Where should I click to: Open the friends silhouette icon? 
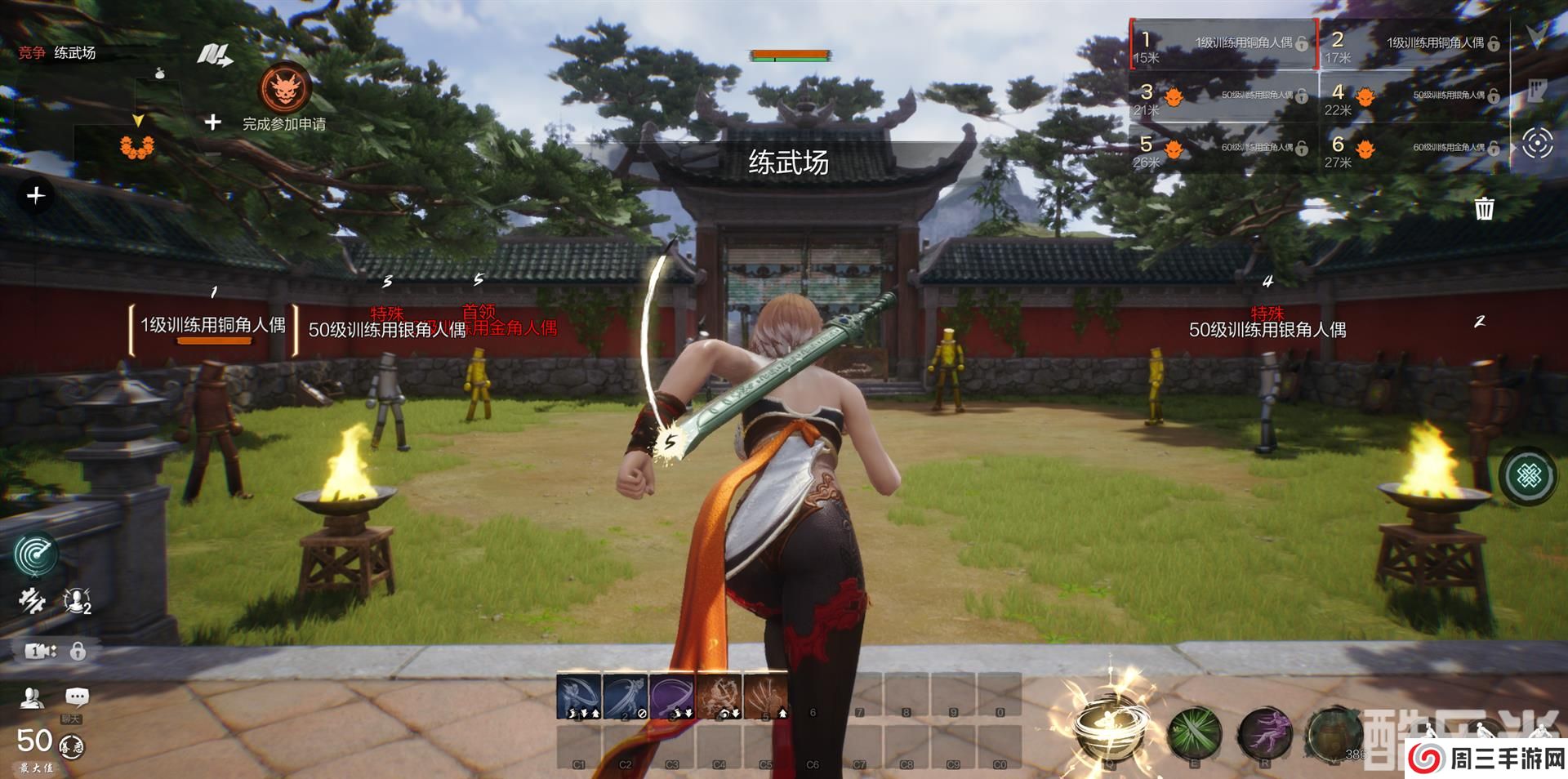point(32,697)
